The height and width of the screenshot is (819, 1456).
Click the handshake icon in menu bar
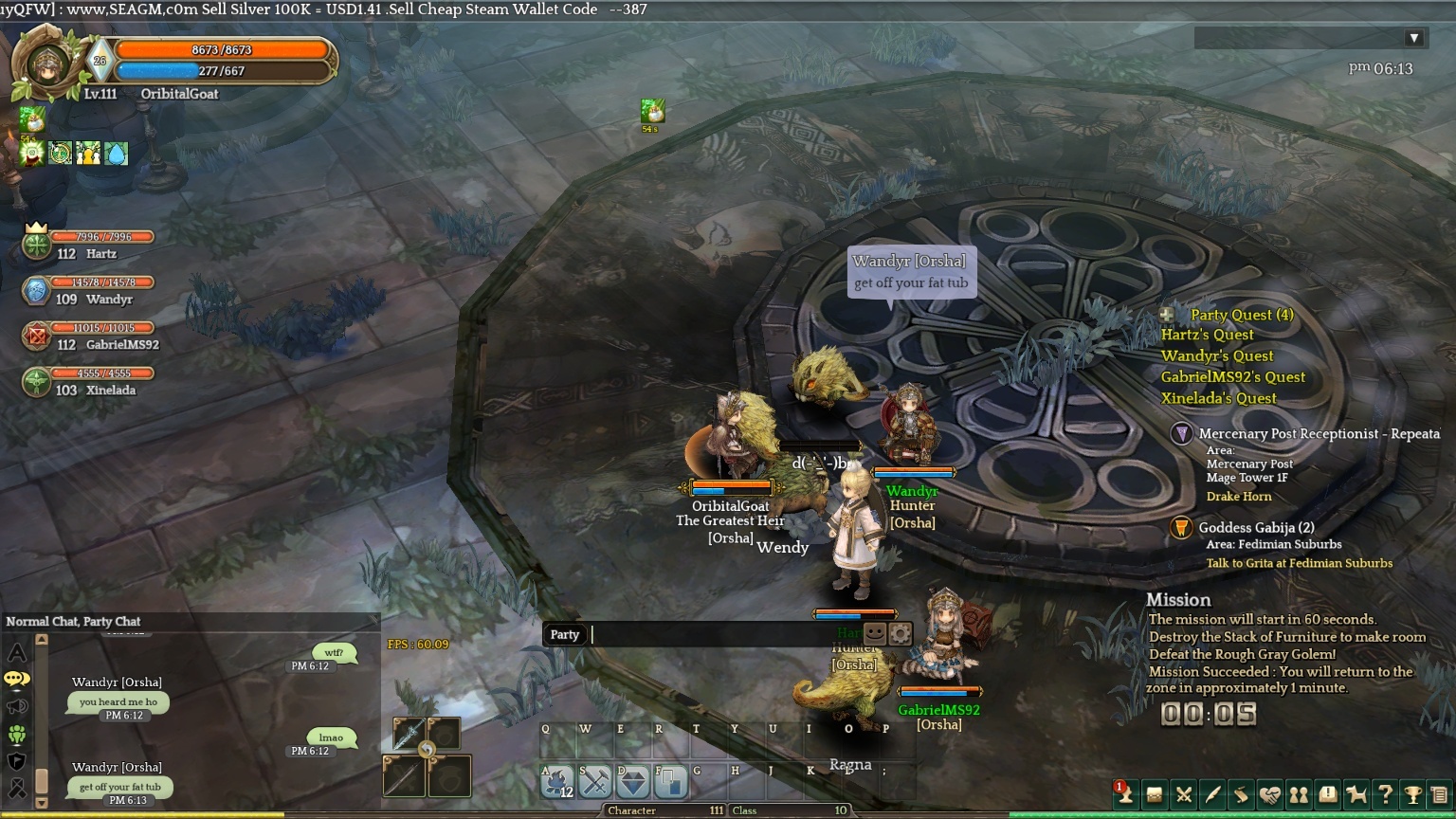point(1269,794)
